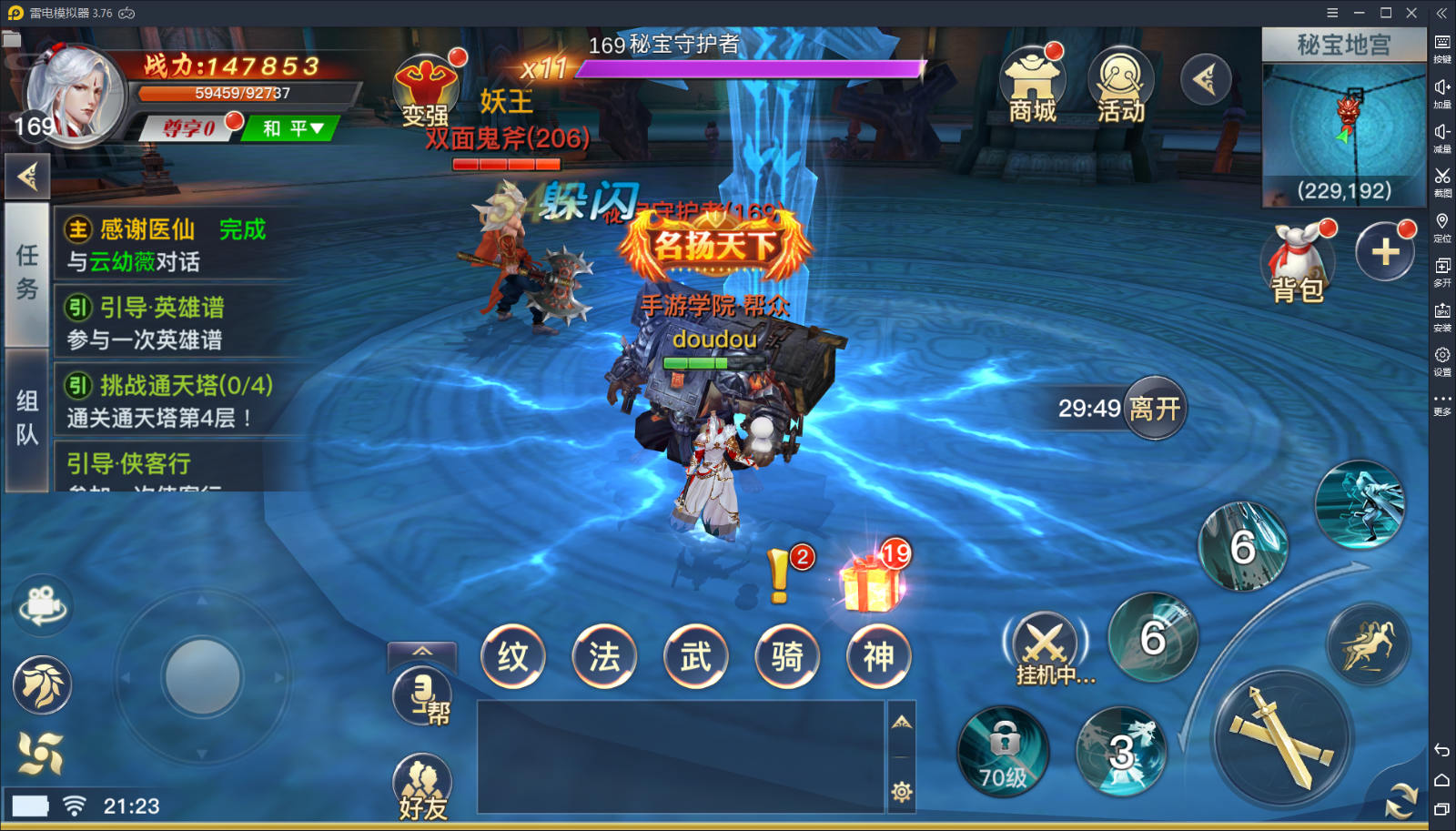
Task: Click the 离开 leave dungeon button
Action: [x=1154, y=408]
